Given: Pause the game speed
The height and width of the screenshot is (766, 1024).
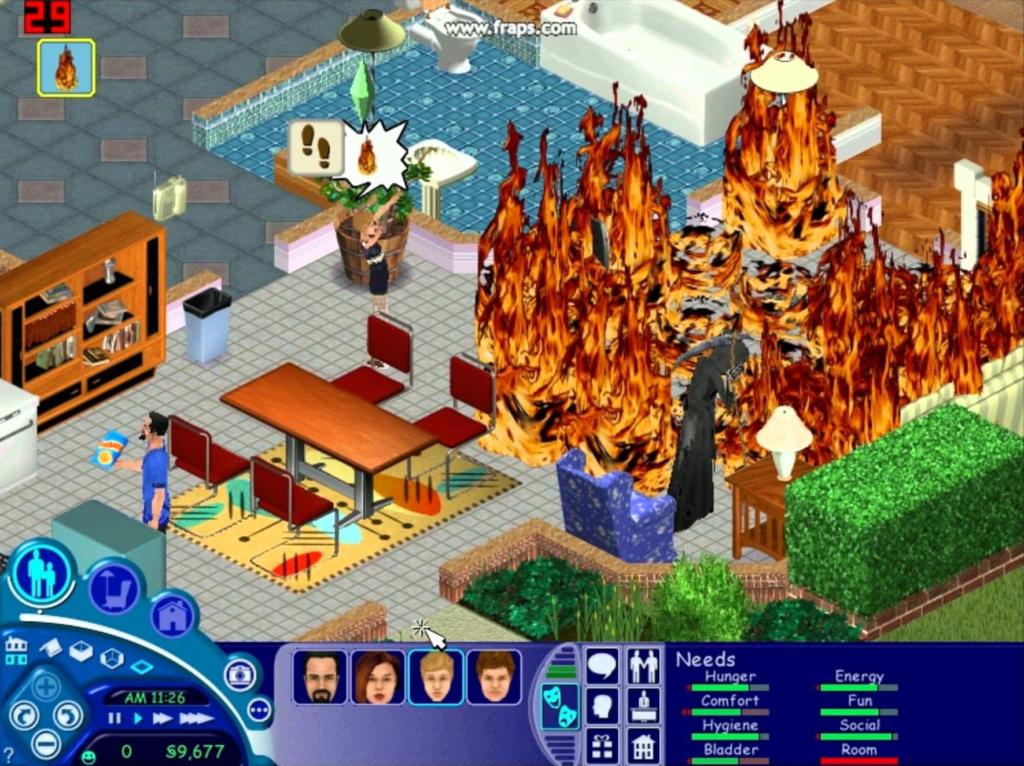Looking at the screenshot, I should tap(114, 718).
